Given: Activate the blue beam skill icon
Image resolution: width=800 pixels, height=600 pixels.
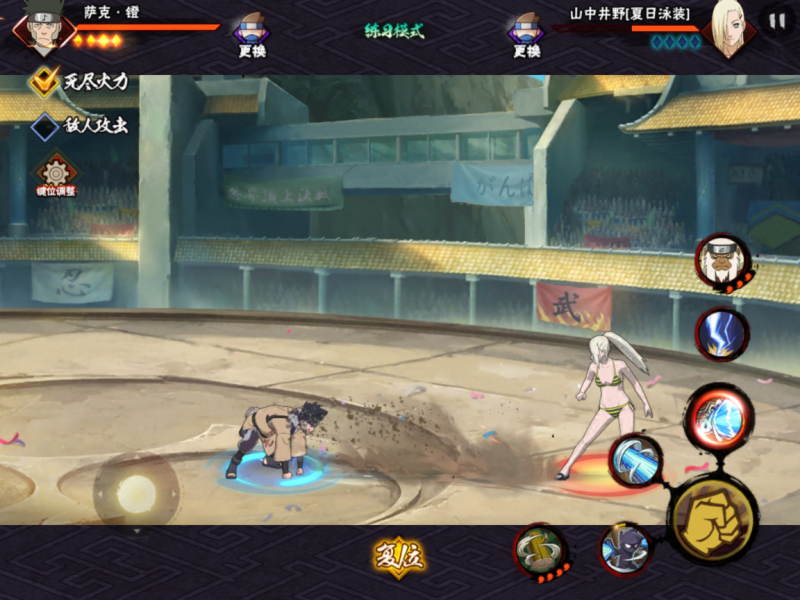Looking at the screenshot, I should pos(636,461).
